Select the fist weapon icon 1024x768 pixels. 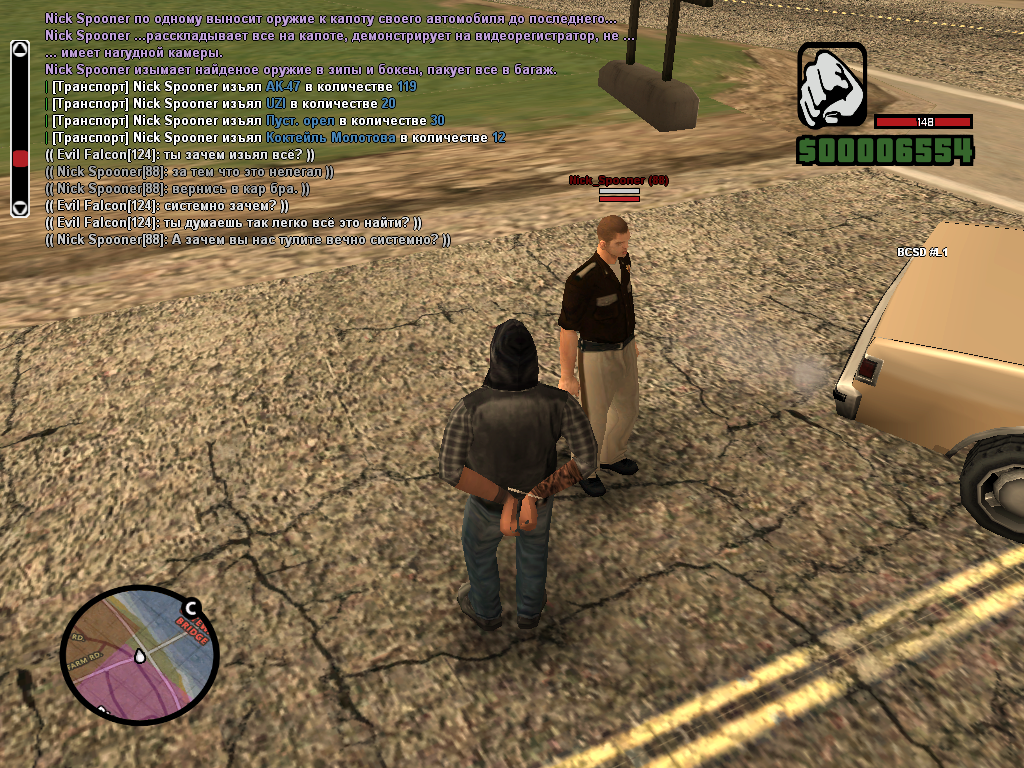click(832, 85)
